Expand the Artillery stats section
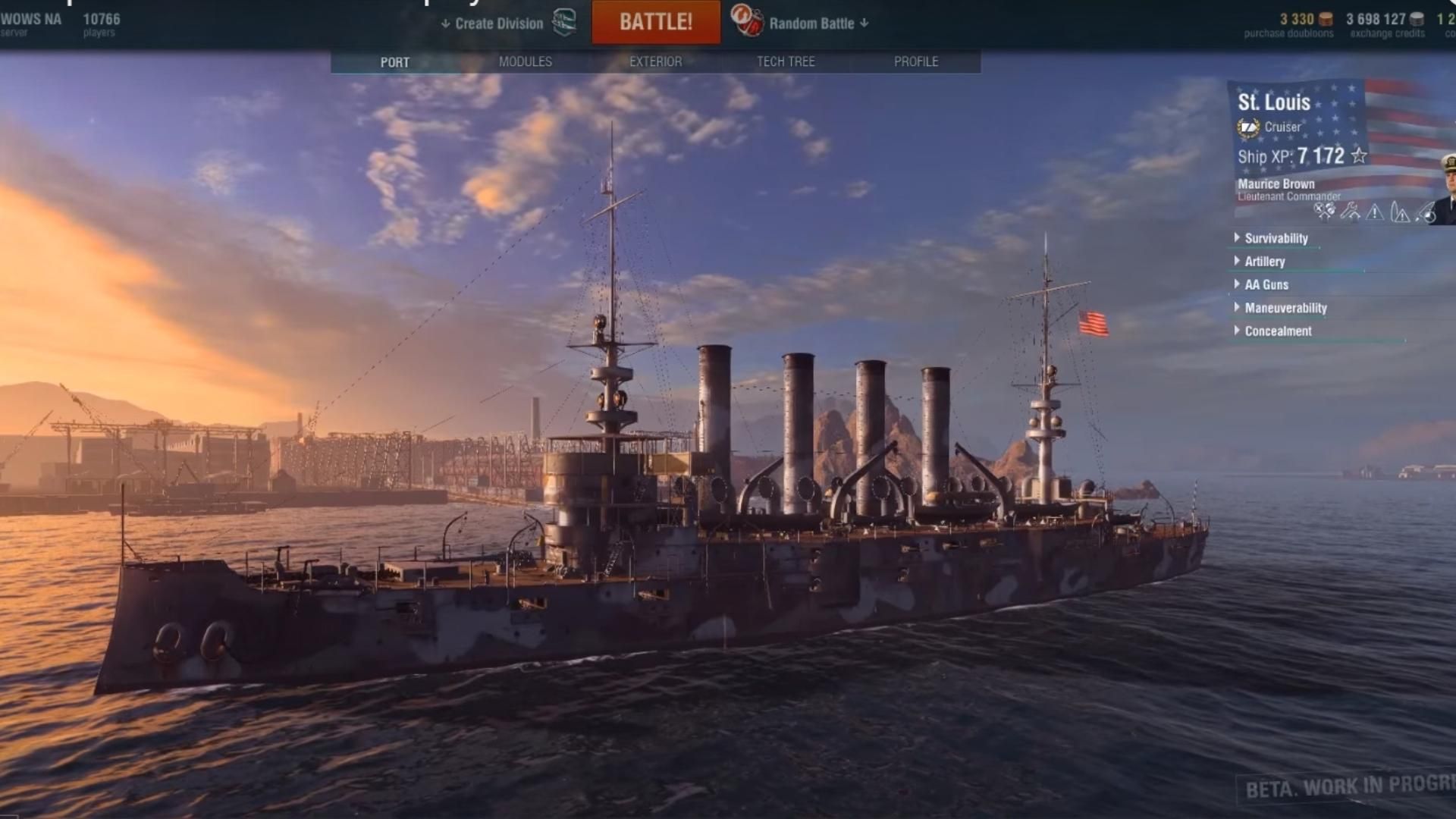Image resolution: width=1456 pixels, height=819 pixels. tap(1264, 262)
